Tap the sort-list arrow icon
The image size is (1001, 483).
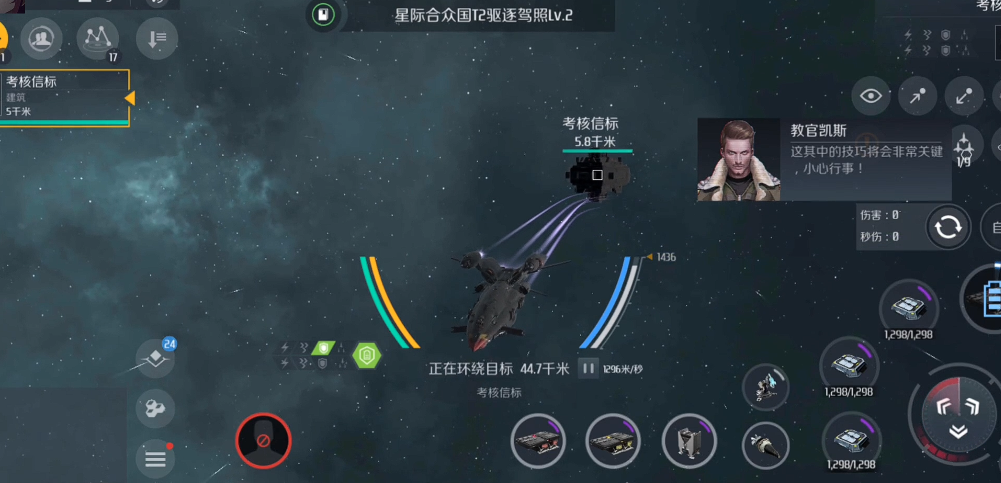[157, 39]
